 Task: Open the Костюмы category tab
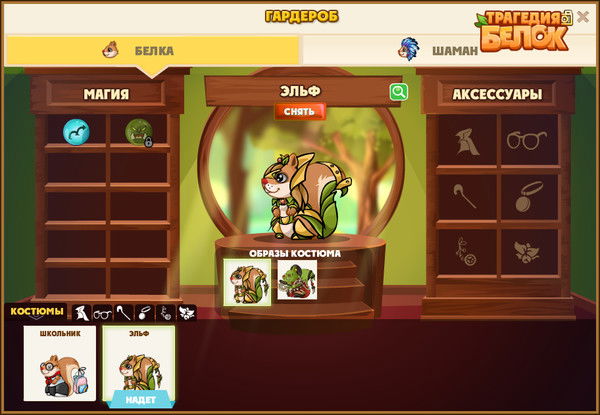[37, 312]
